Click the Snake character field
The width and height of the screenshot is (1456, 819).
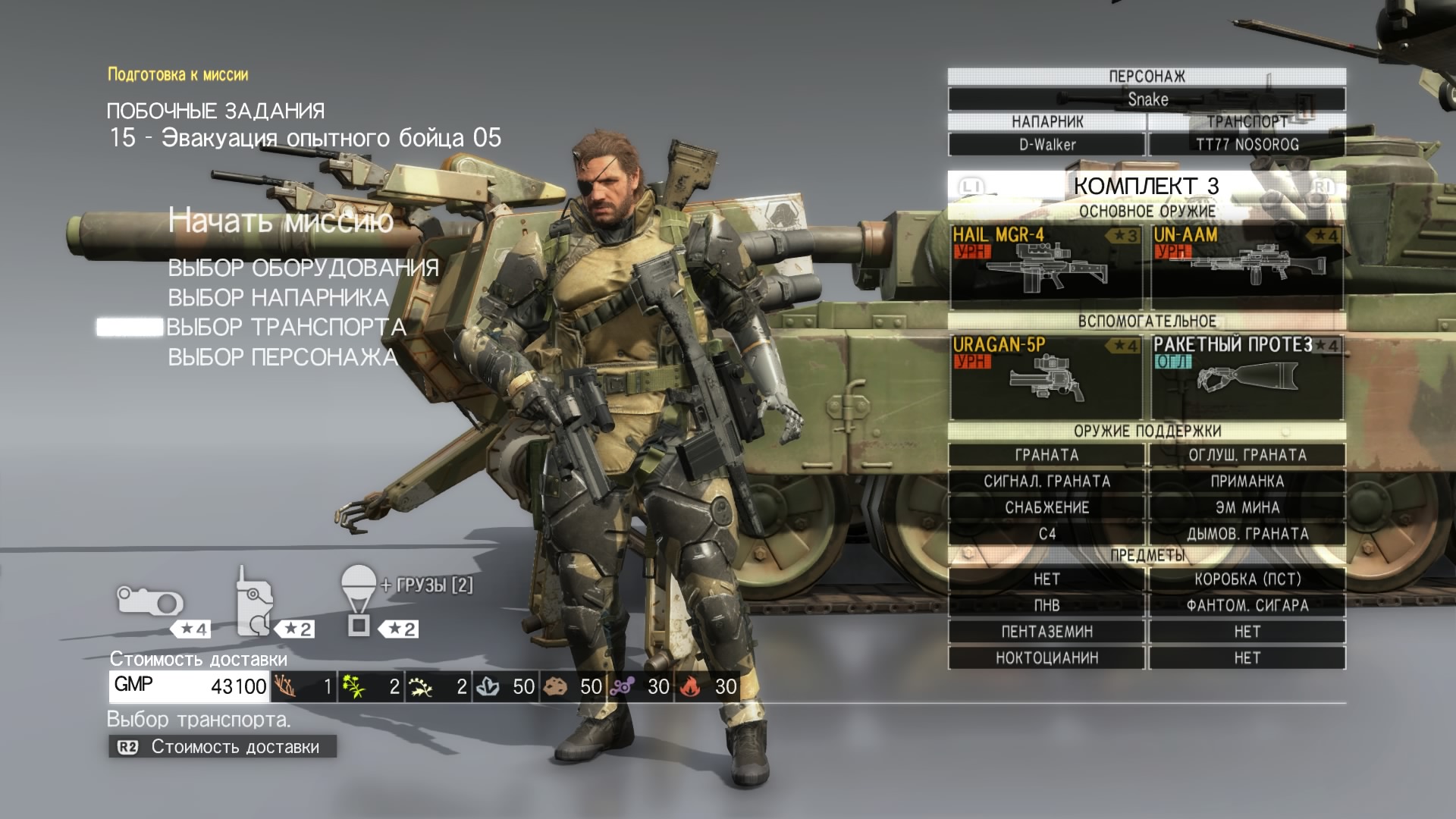point(1147,99)
